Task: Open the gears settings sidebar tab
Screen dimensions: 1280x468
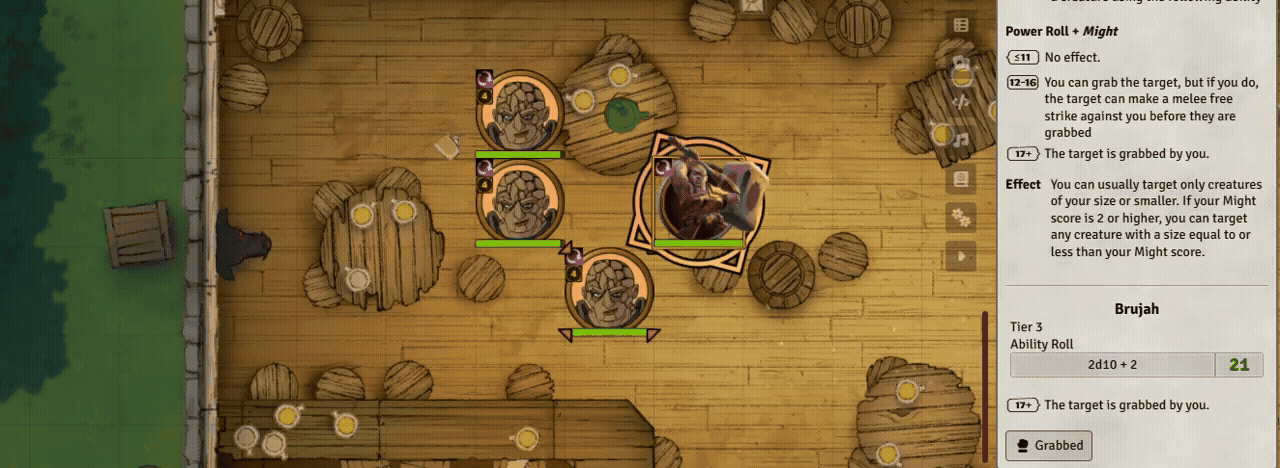Action: coord(961,217)
